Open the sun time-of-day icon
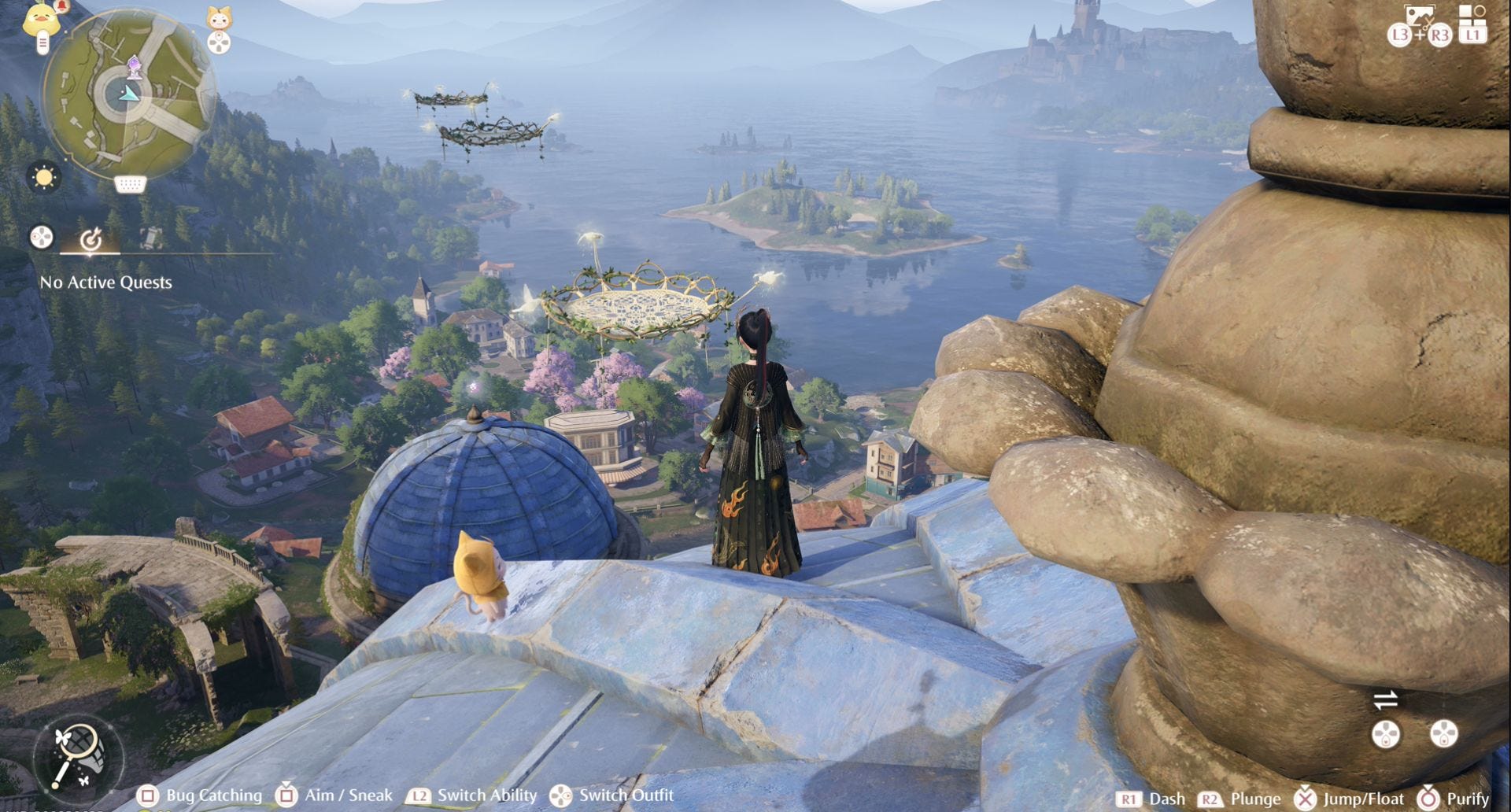Screen dimensions: 1511x812 44,177
